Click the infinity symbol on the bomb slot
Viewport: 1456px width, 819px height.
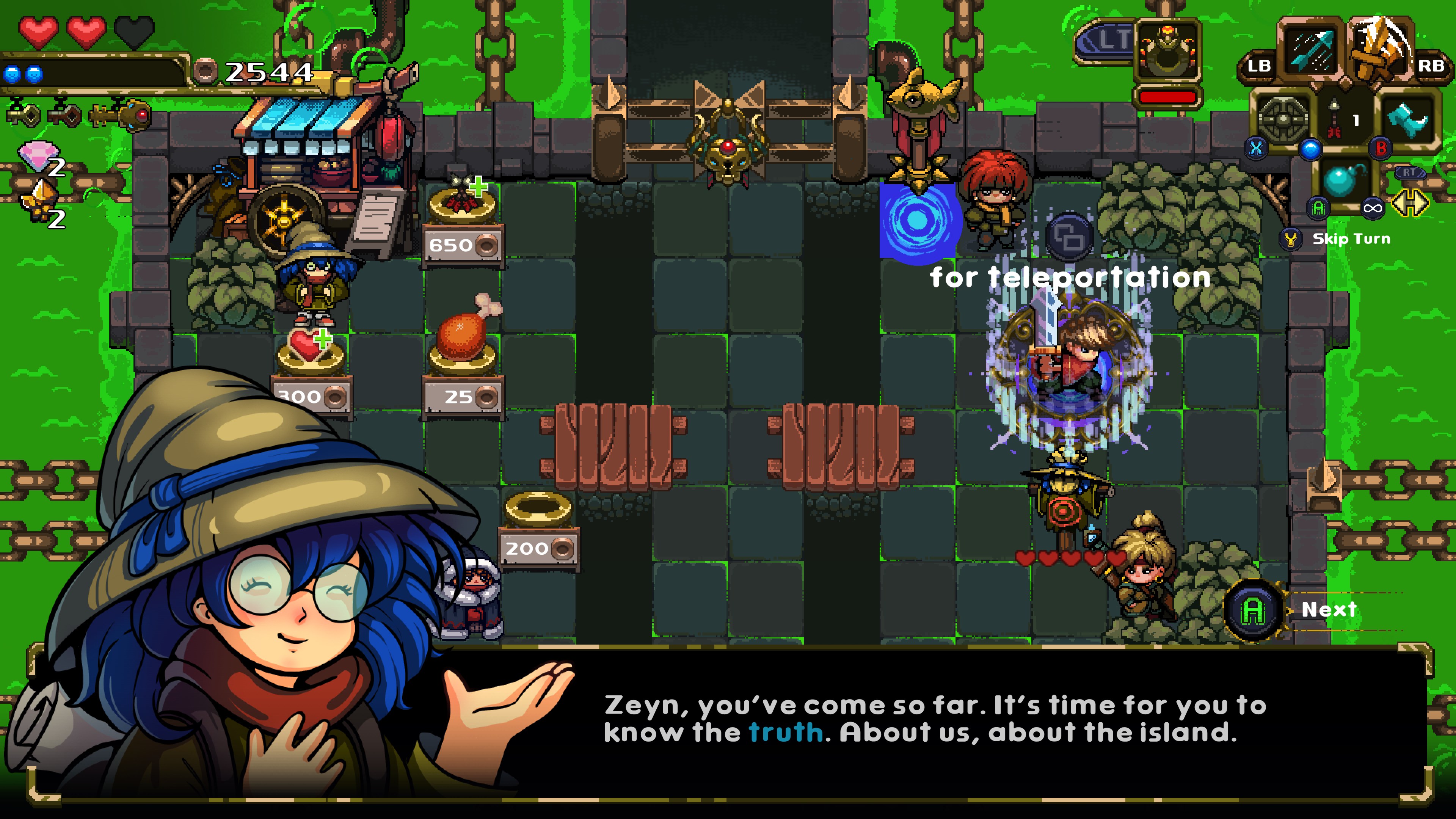(x=1372, y=209)
